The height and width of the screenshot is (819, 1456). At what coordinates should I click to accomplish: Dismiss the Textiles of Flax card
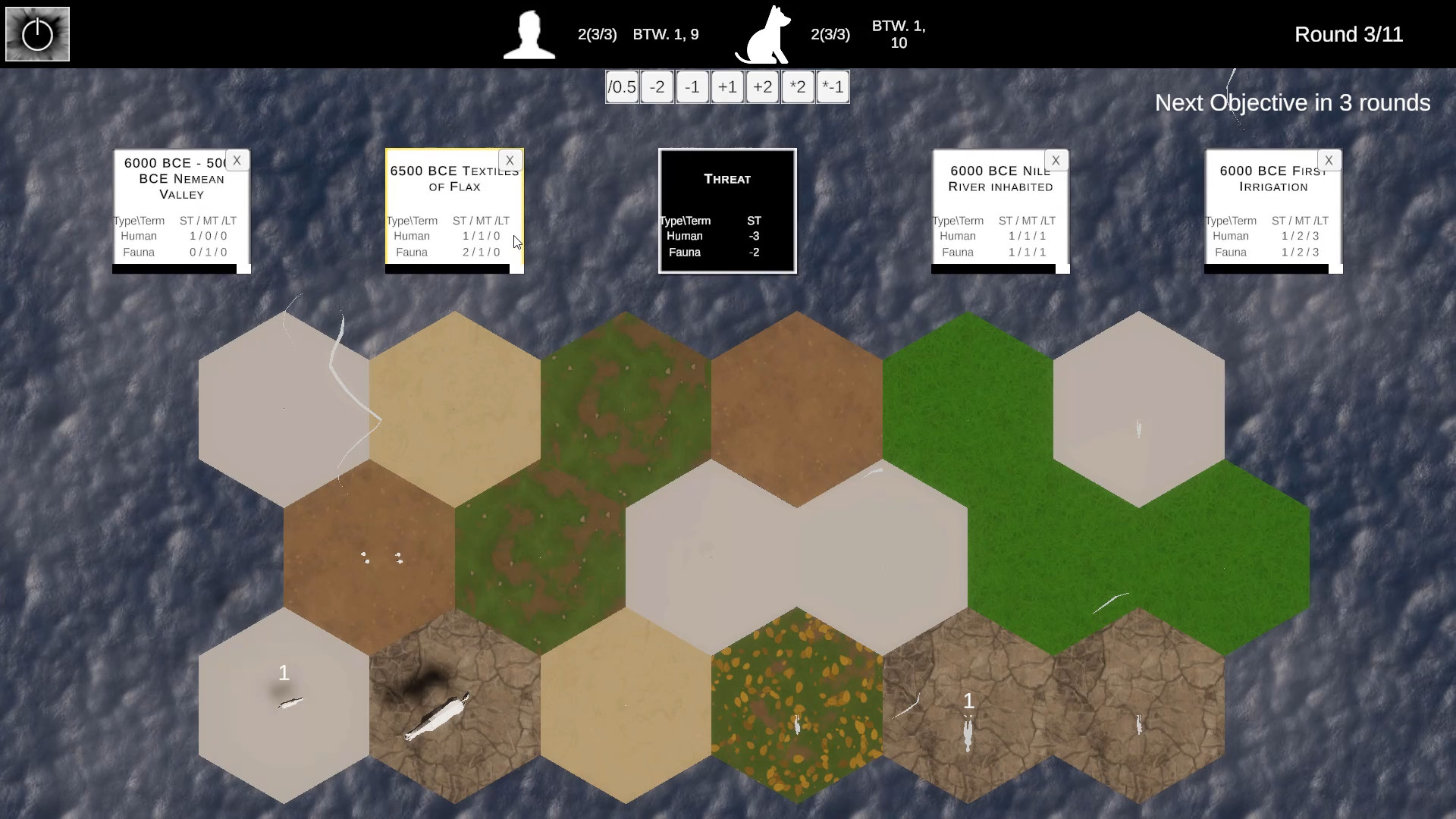tap(510, 160)
